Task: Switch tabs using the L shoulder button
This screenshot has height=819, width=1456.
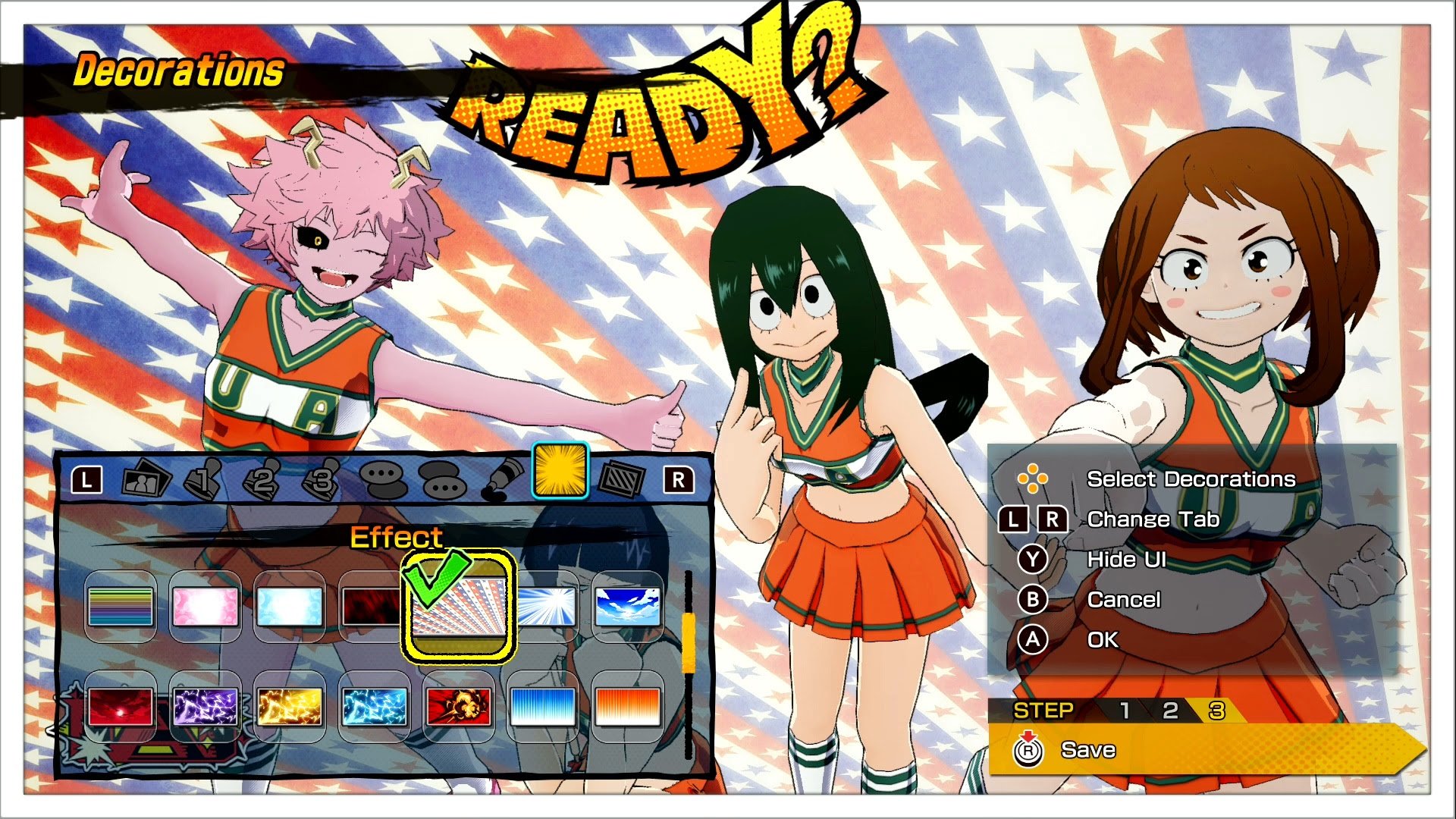Action: click(x=87, y=478)
